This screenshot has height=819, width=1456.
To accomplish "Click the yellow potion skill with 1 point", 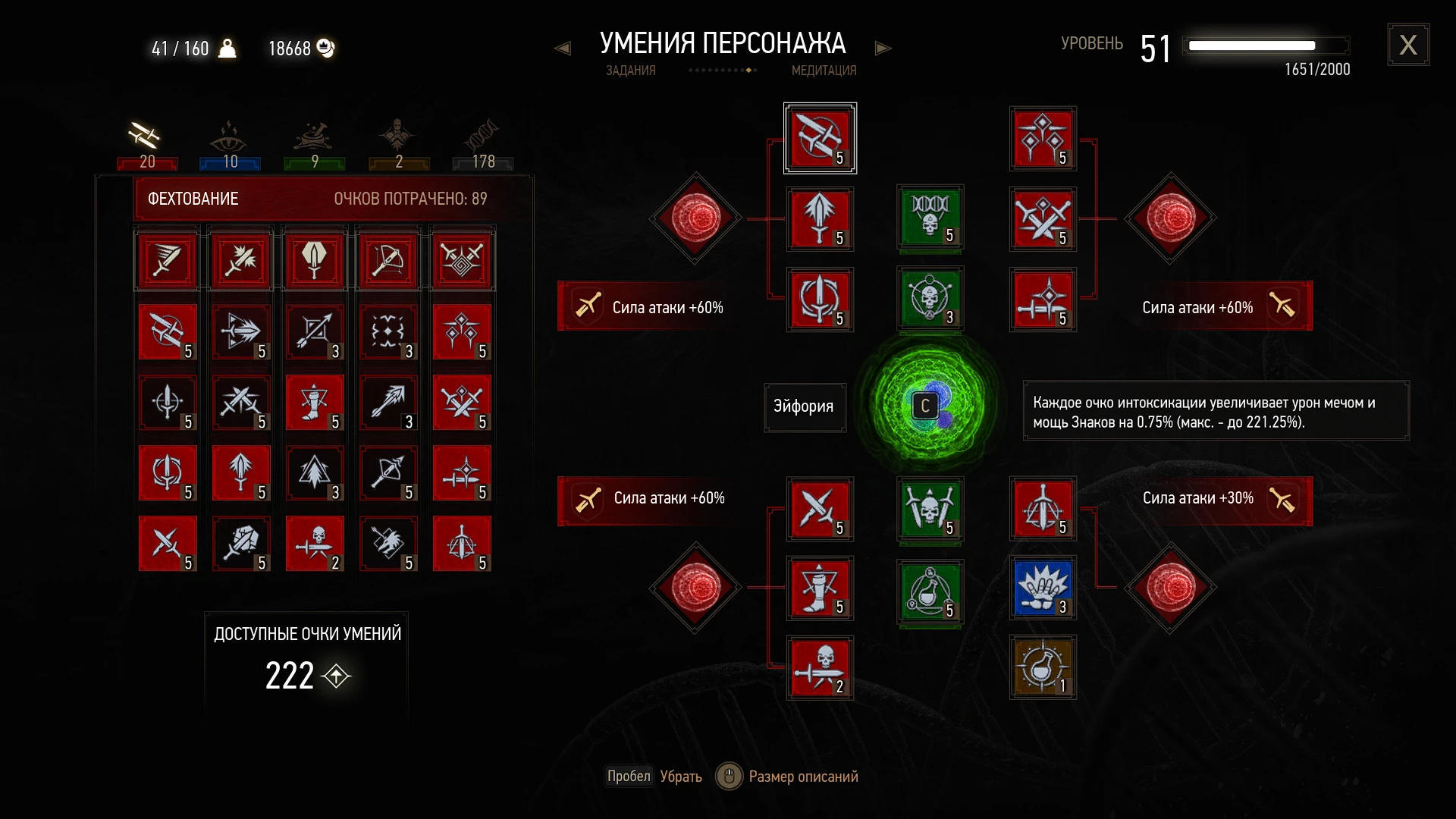I will click(1043, 667).
